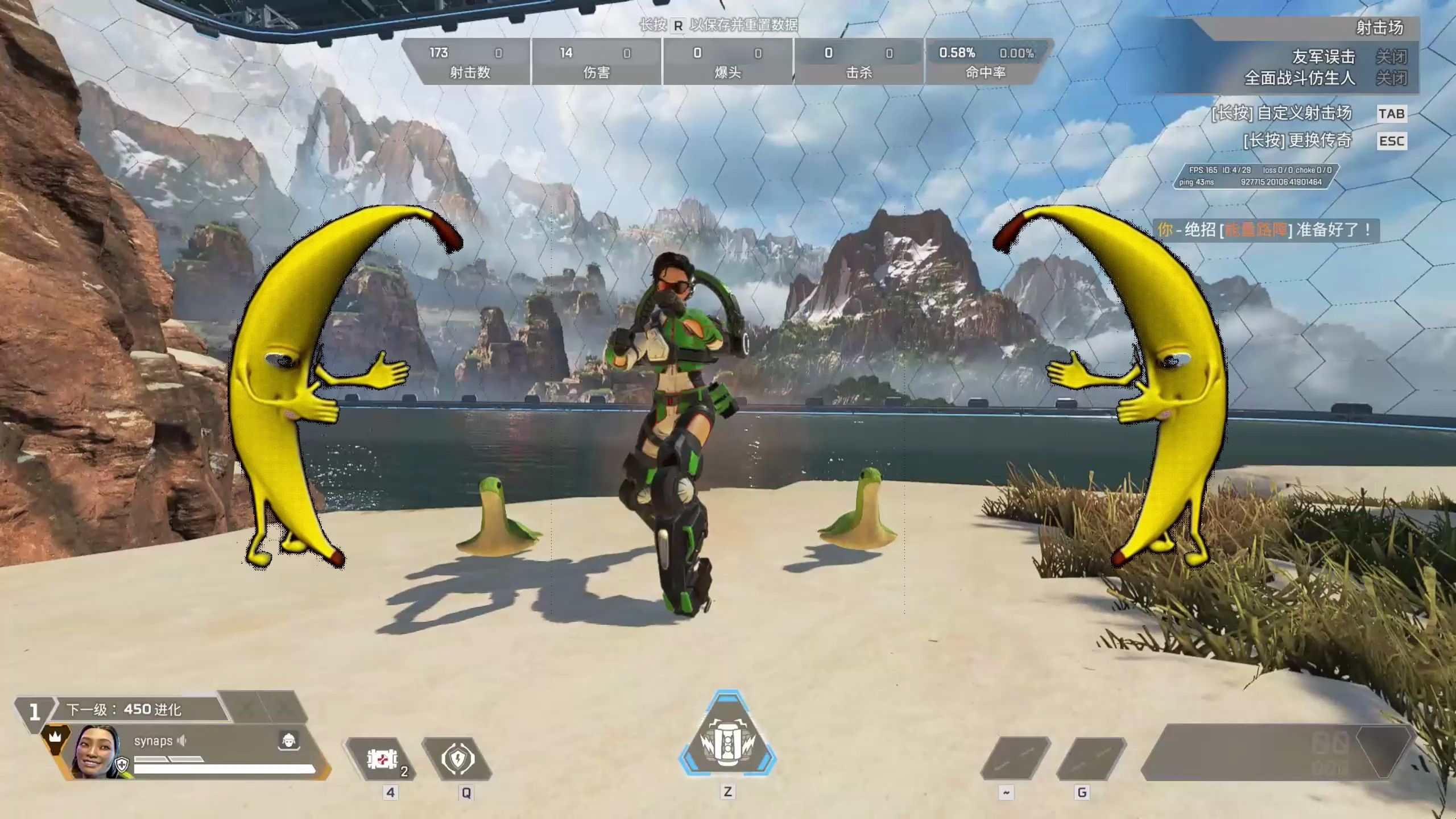Select the health kit slot with count 2

pos(382,759)
